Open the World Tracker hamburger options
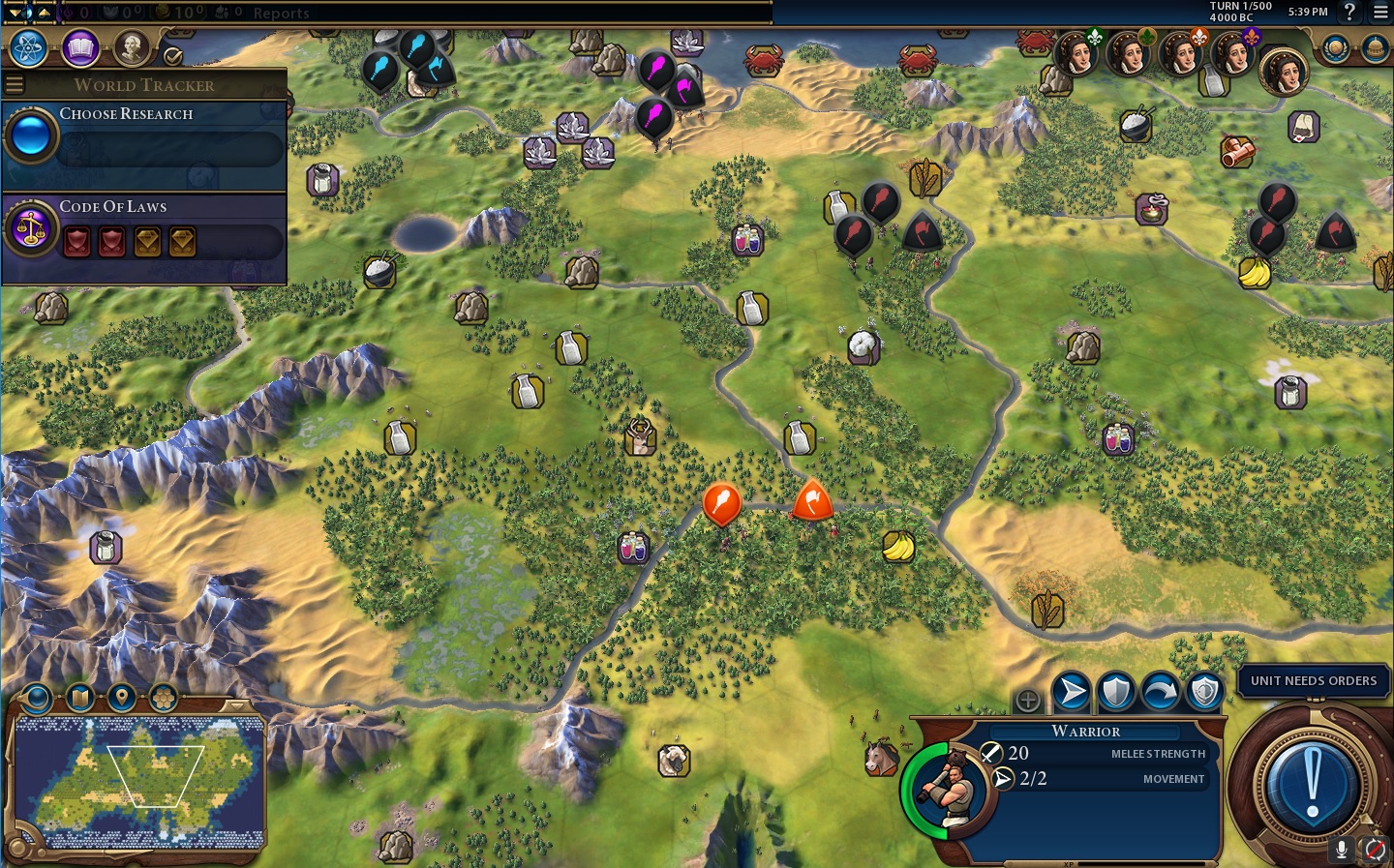This screenshot has height=868, width=1394. (15, 84)
